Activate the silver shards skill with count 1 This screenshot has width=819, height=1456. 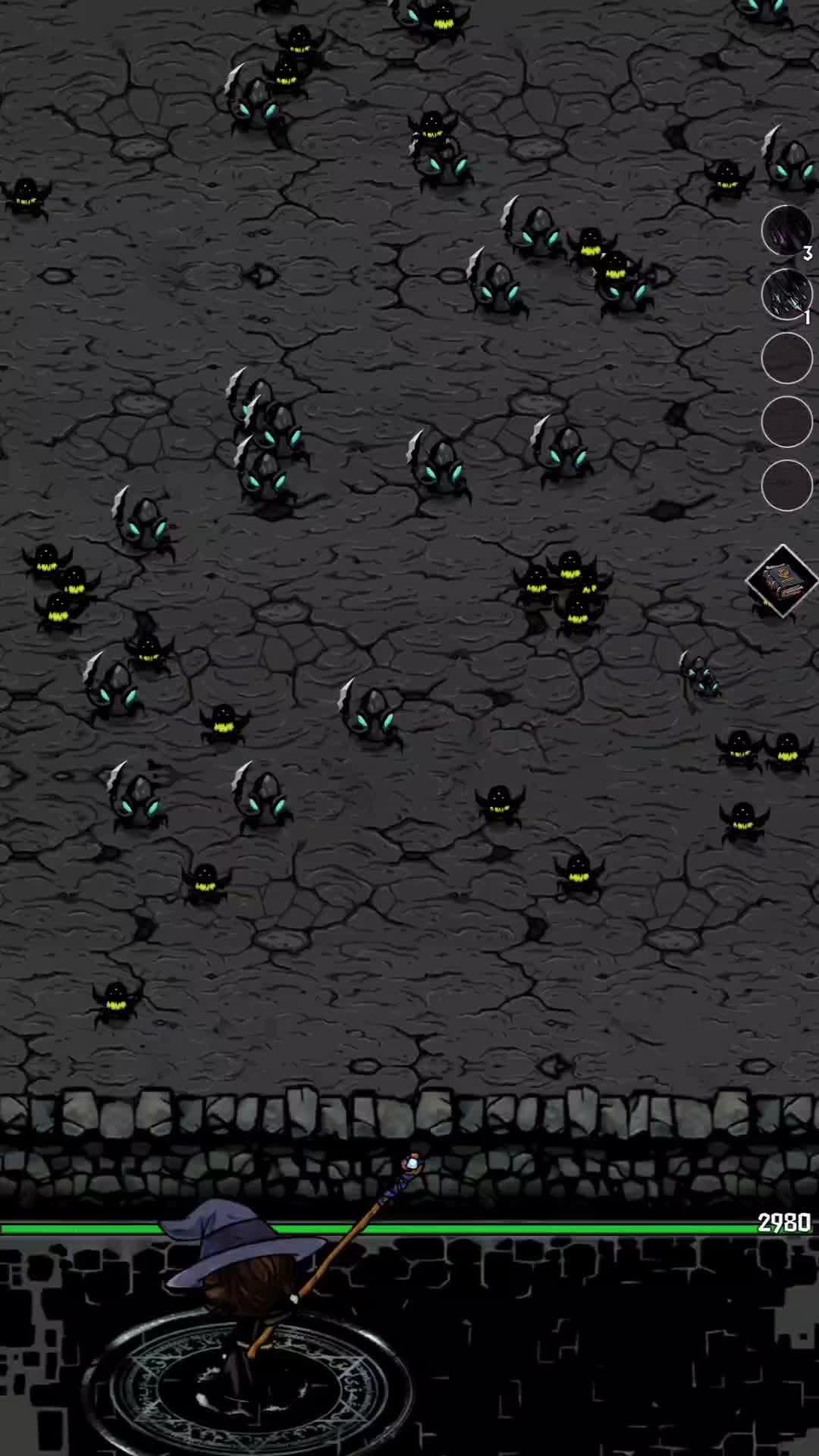coord(786,294)
